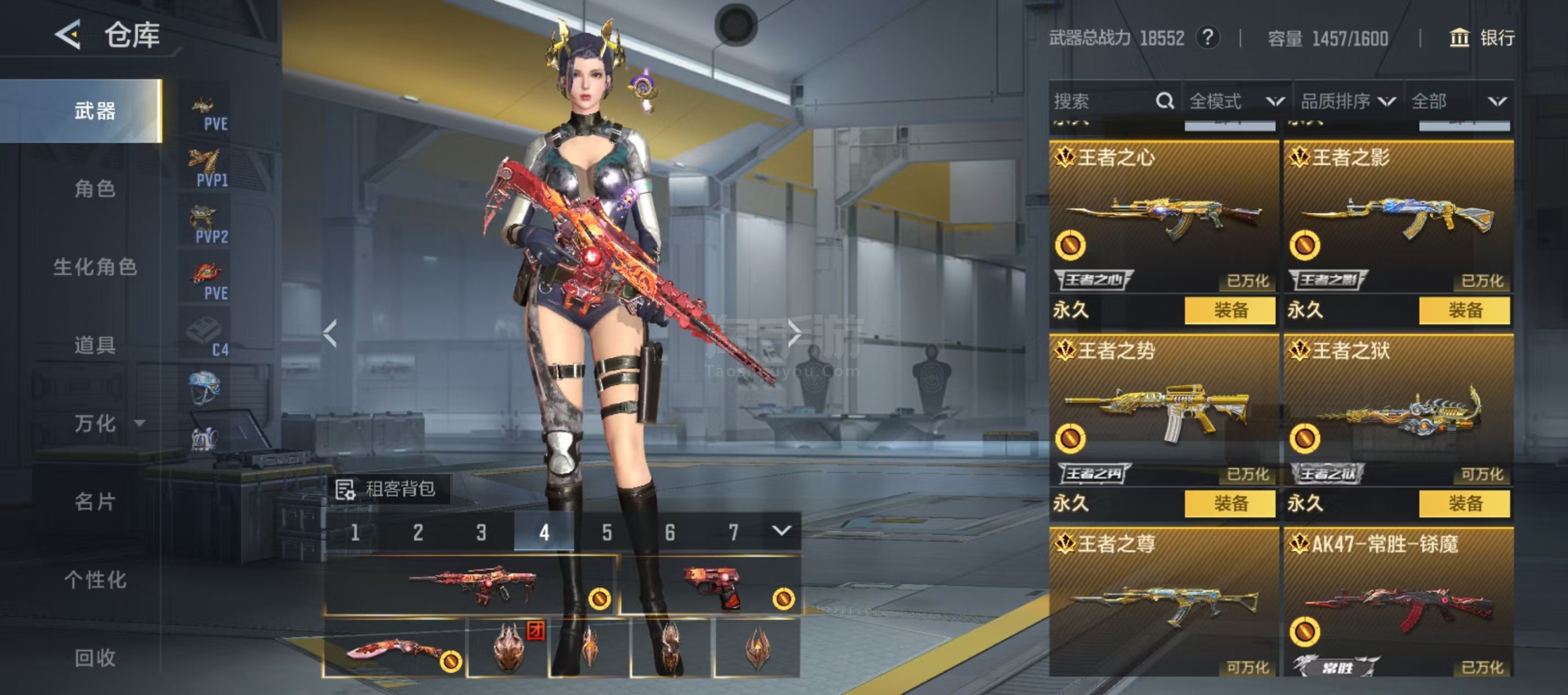This screenshot has width=1568, height=695.
Task: Select the equipped red pistol slot
Action: click(x=710, y=586)
